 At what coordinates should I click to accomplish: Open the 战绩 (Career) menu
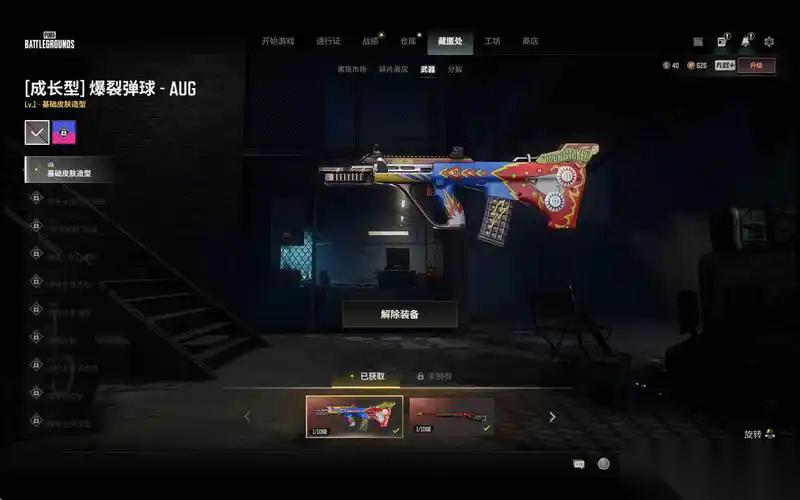371,41
